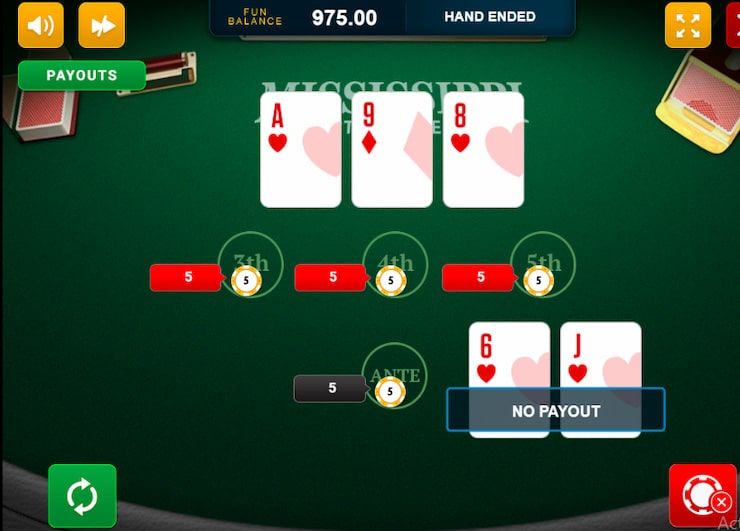The width and height of the screenshot is (740, 531).
Task: Clear bets with the red chip button
Action: 703,496
